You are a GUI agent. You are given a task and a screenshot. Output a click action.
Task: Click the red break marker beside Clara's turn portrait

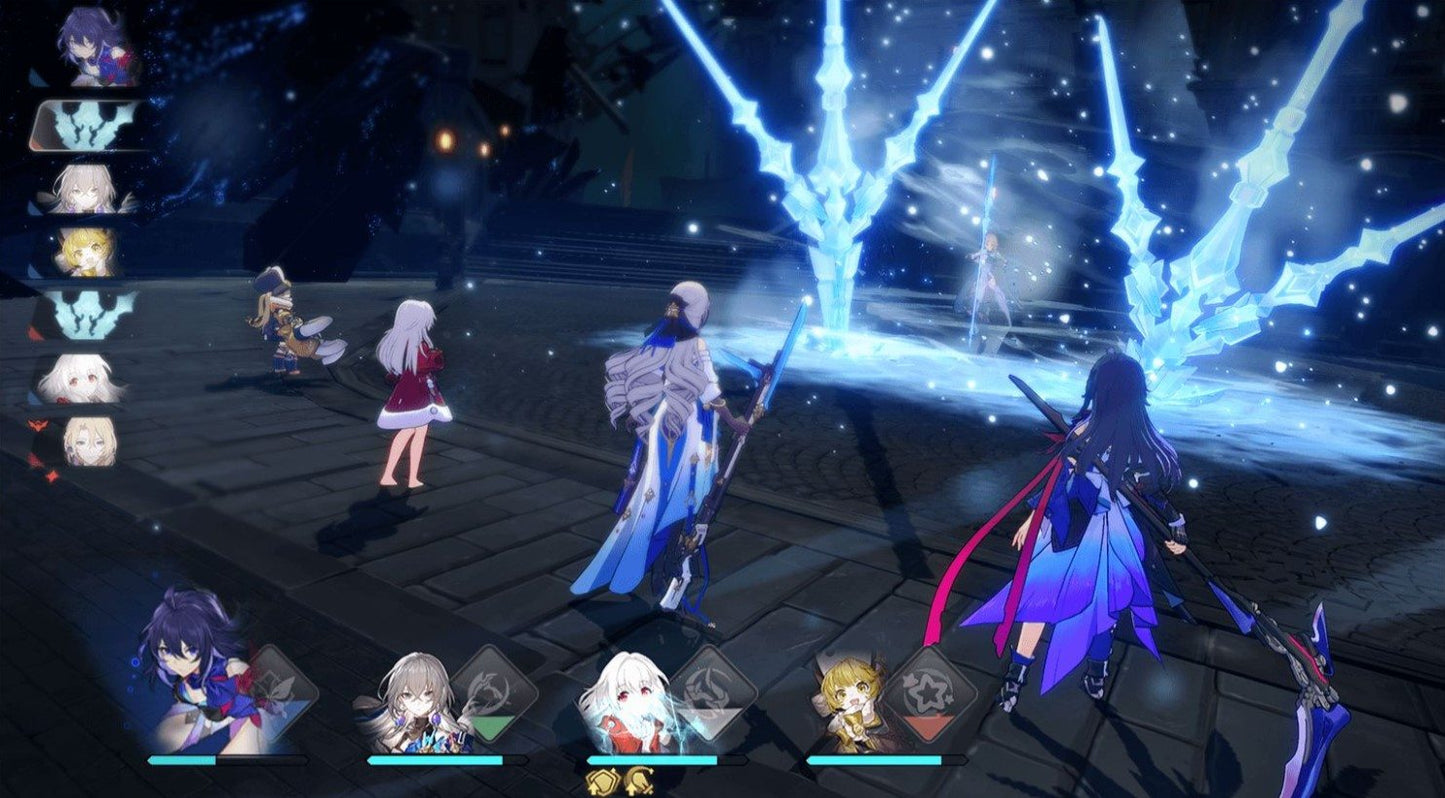pyautogui.click(x=38, y=424)
